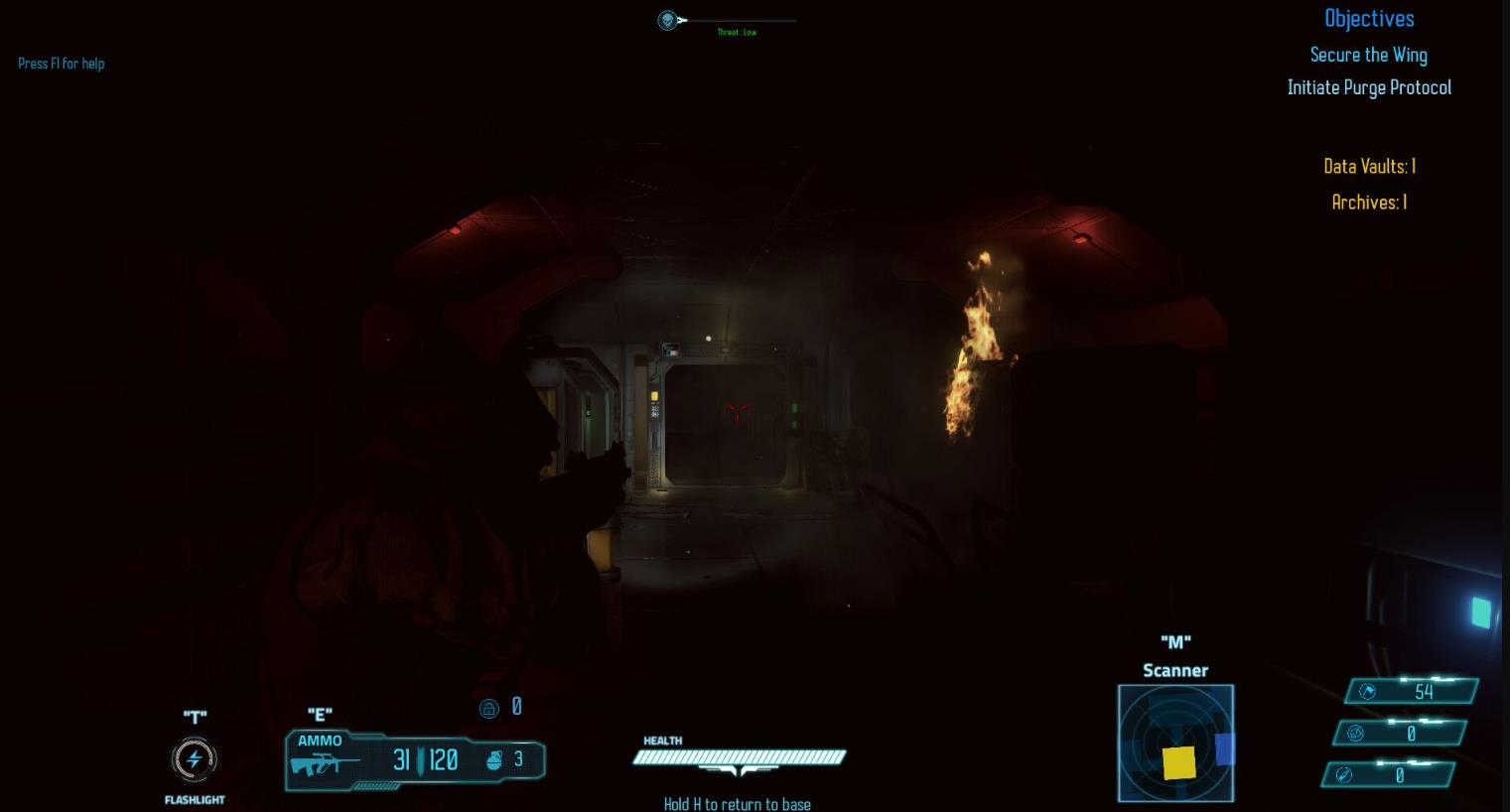This screenshot has height=812, width=1510.
Task: Select the yellow square marker on the scanner
Action: click(1178, 762)
